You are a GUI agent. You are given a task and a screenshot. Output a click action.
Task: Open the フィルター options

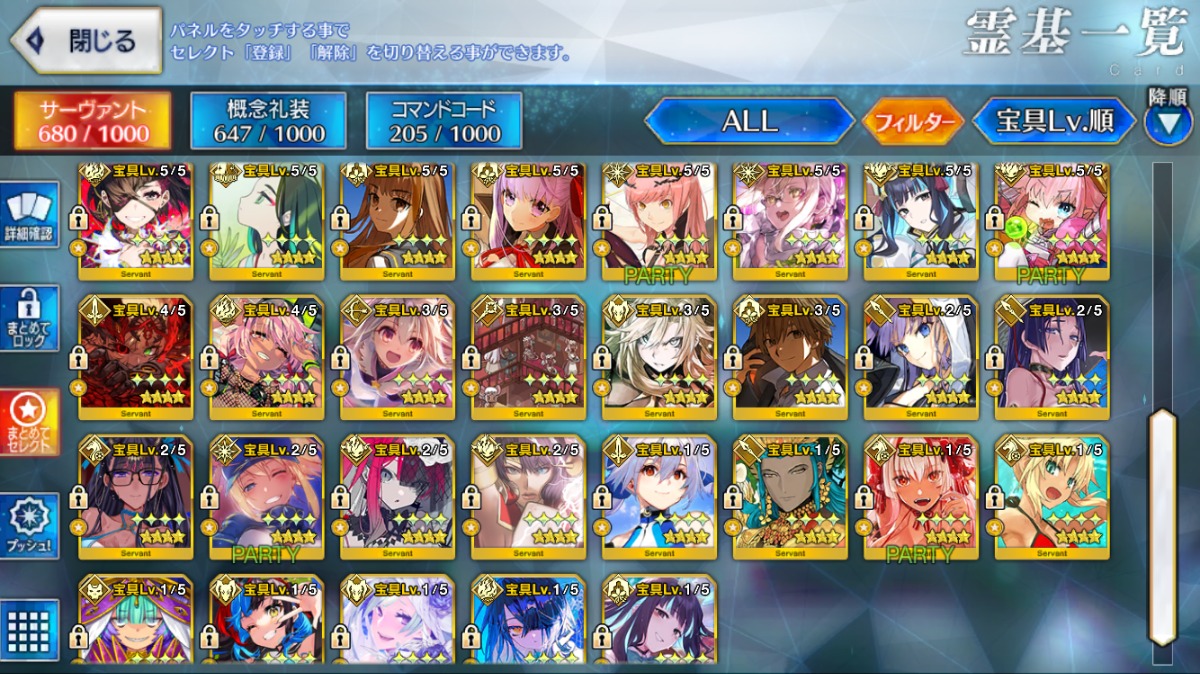912,122
